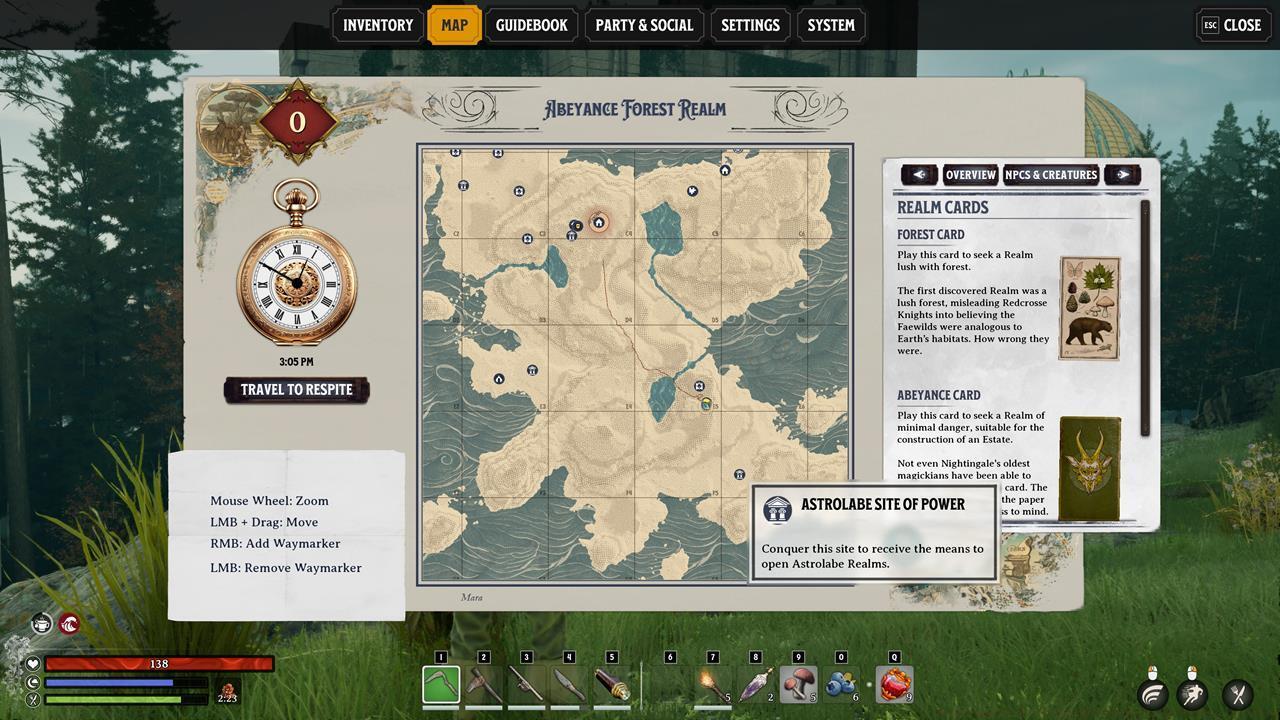This screenshot has width=1280, height=720.
Task: Switch to the Guidebook tab
Action: tap(531, 25)
